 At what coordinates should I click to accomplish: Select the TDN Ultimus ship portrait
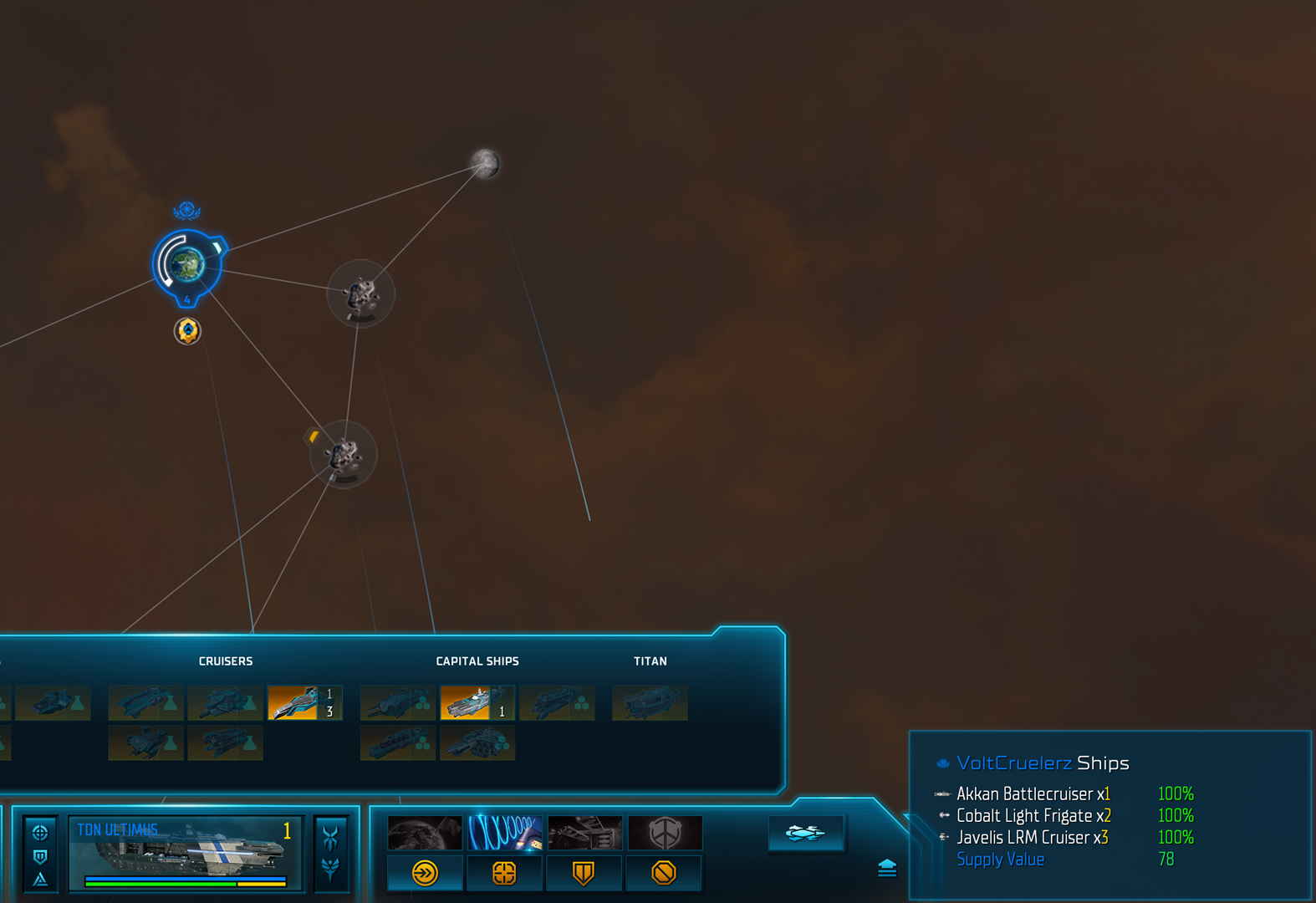coord(186,853)
